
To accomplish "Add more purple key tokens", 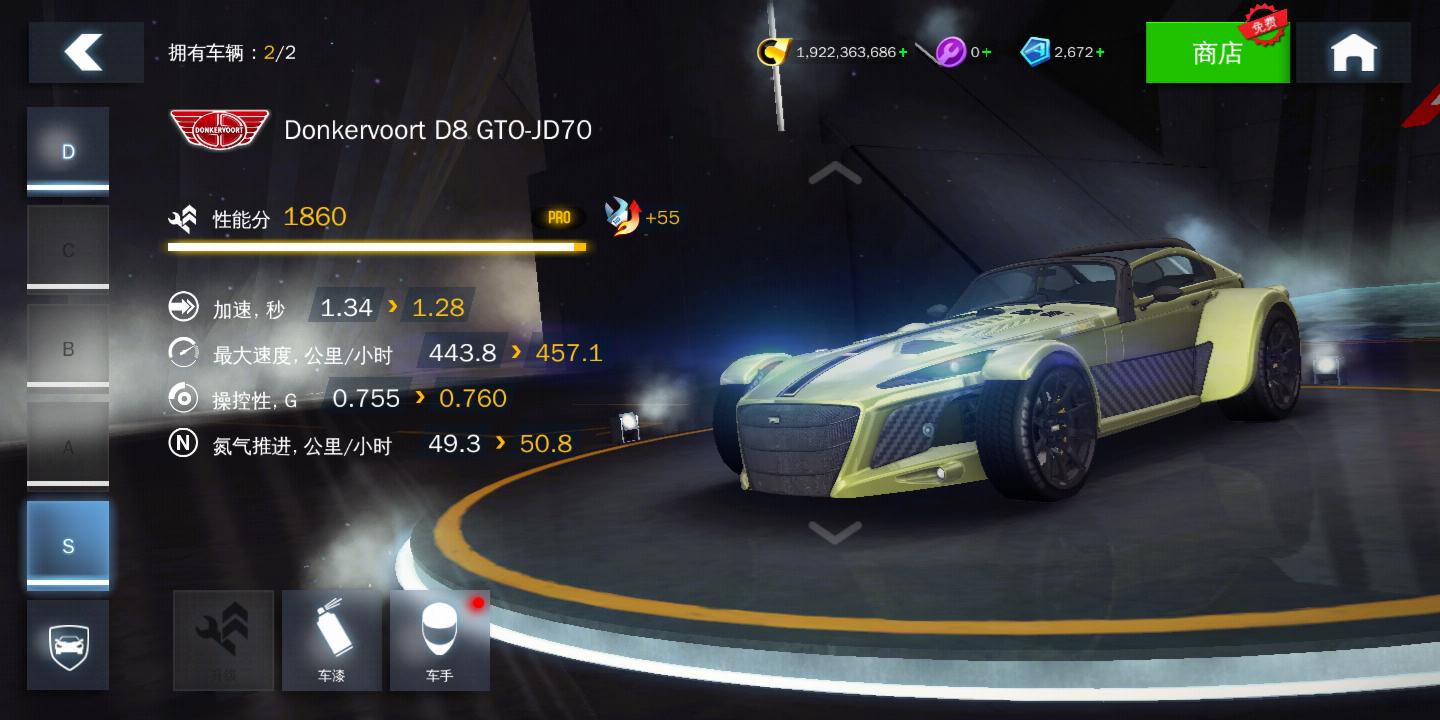I will point(987,52).
